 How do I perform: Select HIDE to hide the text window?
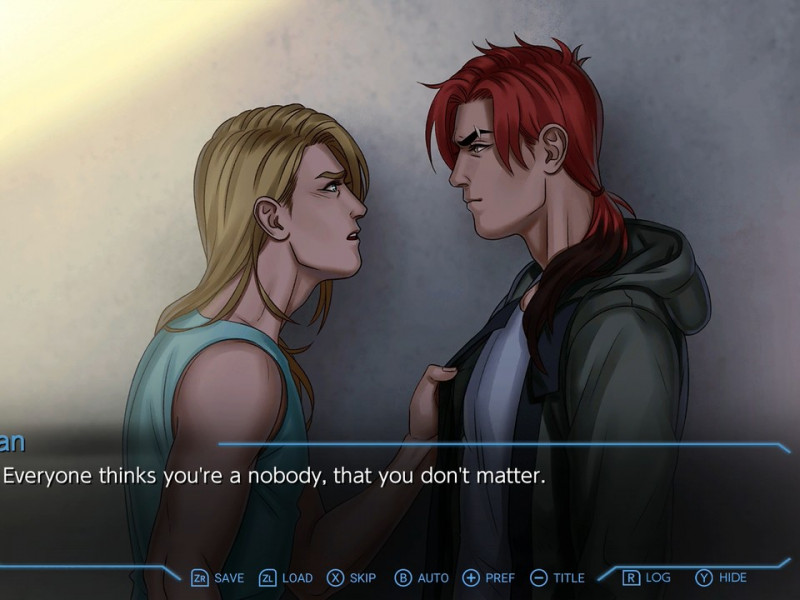coord(721,578)
